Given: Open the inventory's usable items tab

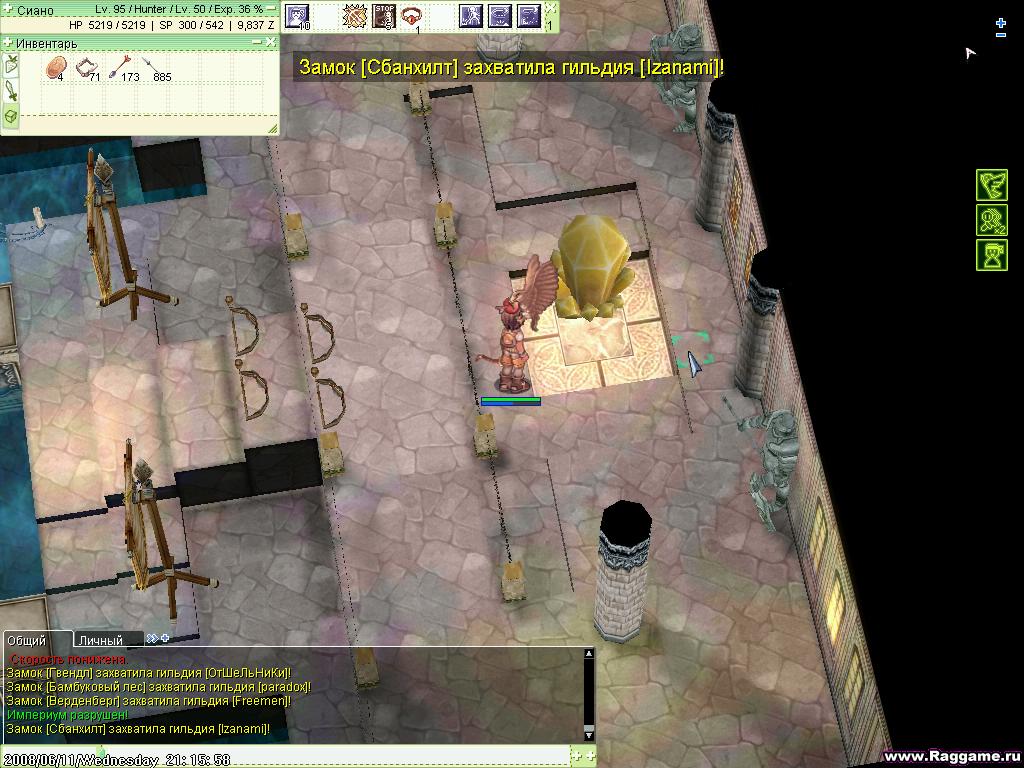Looking at the screenshot, I should pyautogui.click(x=10, y=66).
